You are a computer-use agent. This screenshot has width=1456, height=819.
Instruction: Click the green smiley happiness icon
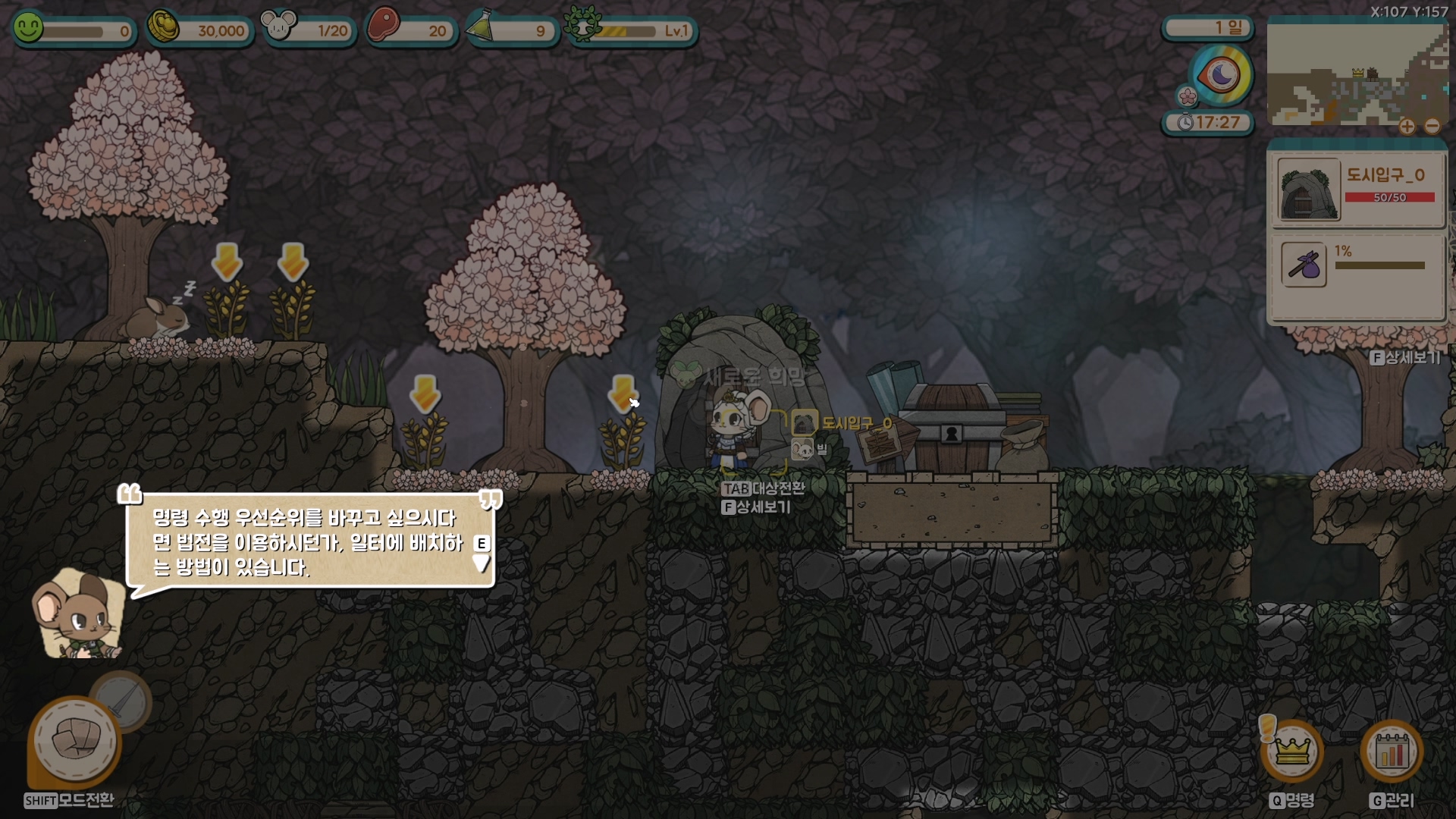[29, 29]
